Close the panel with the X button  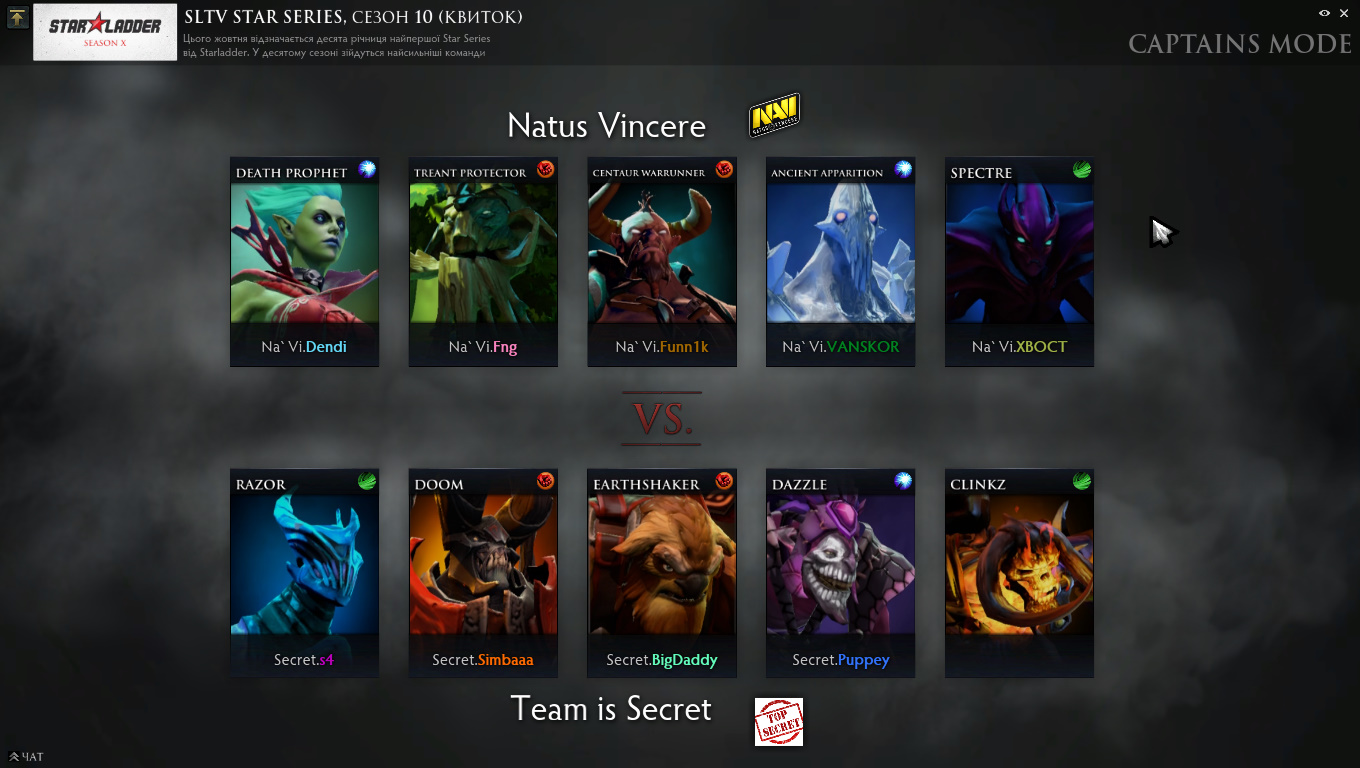tap(1343, 13)
